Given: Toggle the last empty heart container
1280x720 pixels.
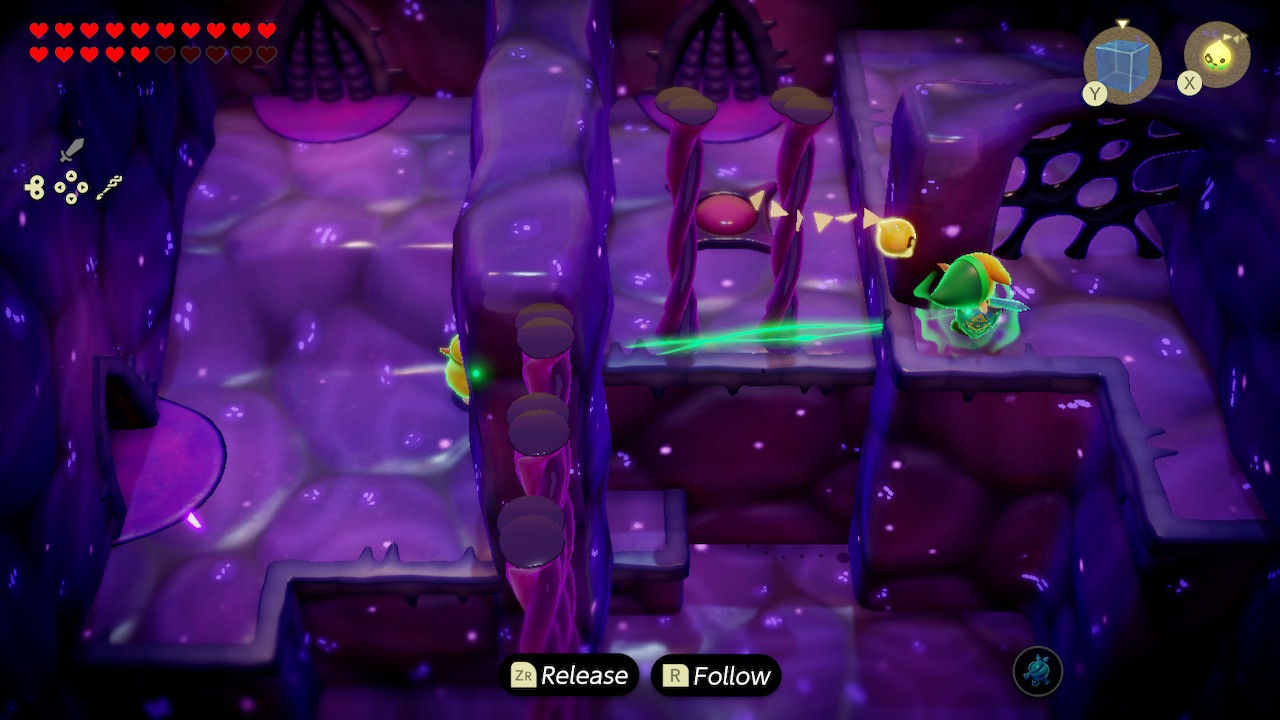Looking at the screenshot, I should [x=269, y=53].
